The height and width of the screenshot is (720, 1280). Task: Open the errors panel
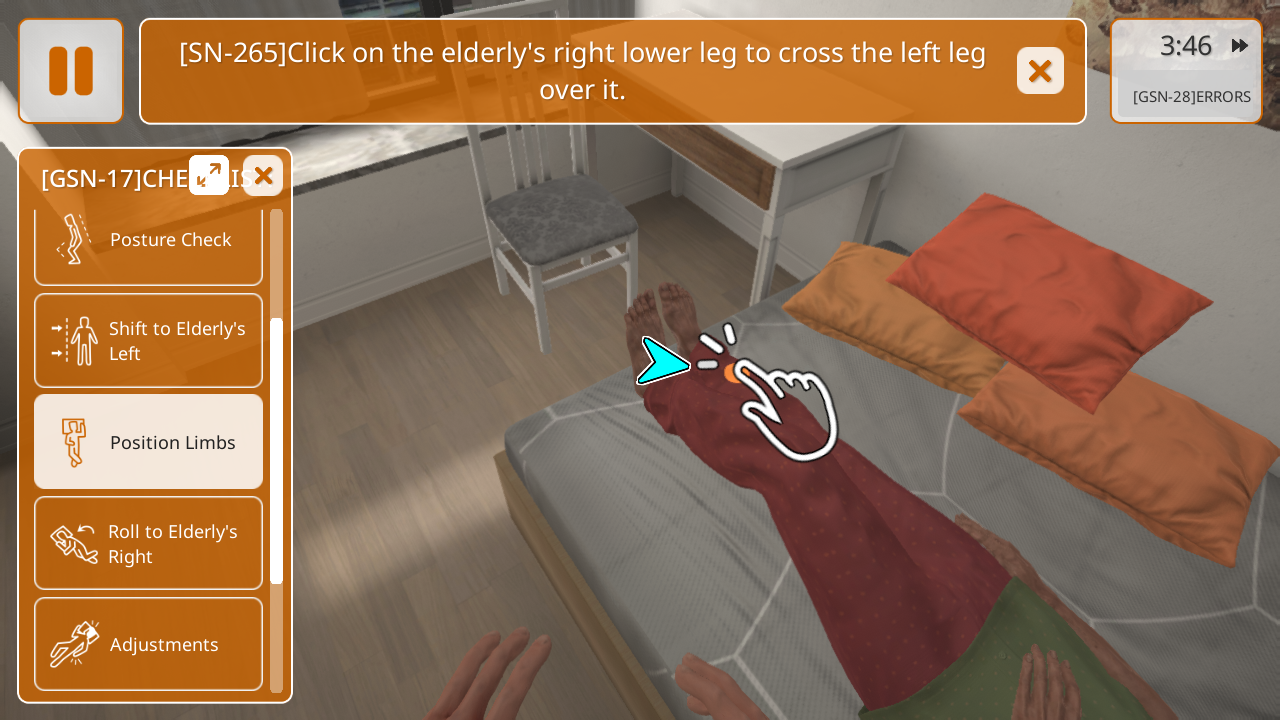click(x=1191, y=97)
